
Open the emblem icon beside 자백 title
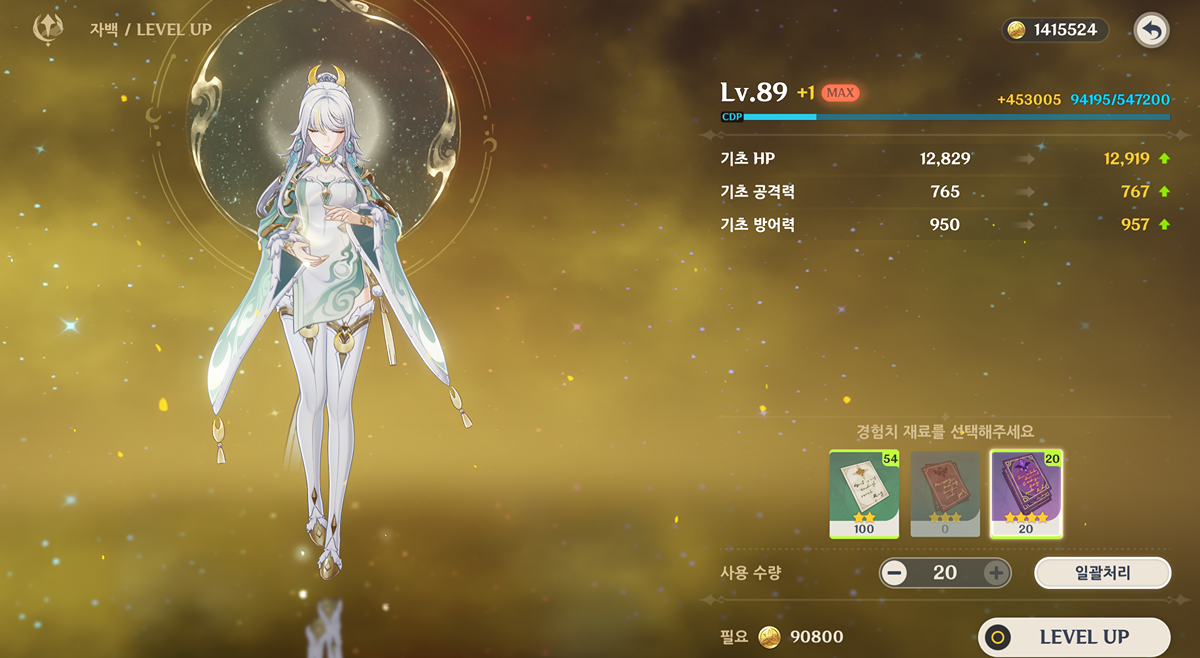pos(48,29)
